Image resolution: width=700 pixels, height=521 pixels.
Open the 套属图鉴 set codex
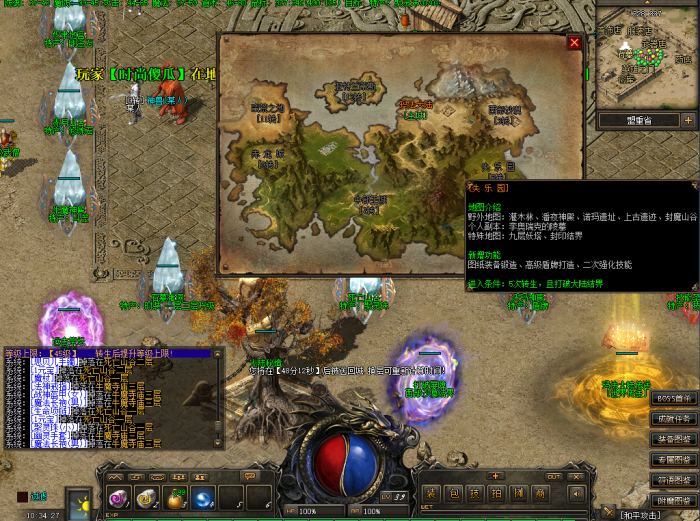pyautogui.click(x=674, y=459)
